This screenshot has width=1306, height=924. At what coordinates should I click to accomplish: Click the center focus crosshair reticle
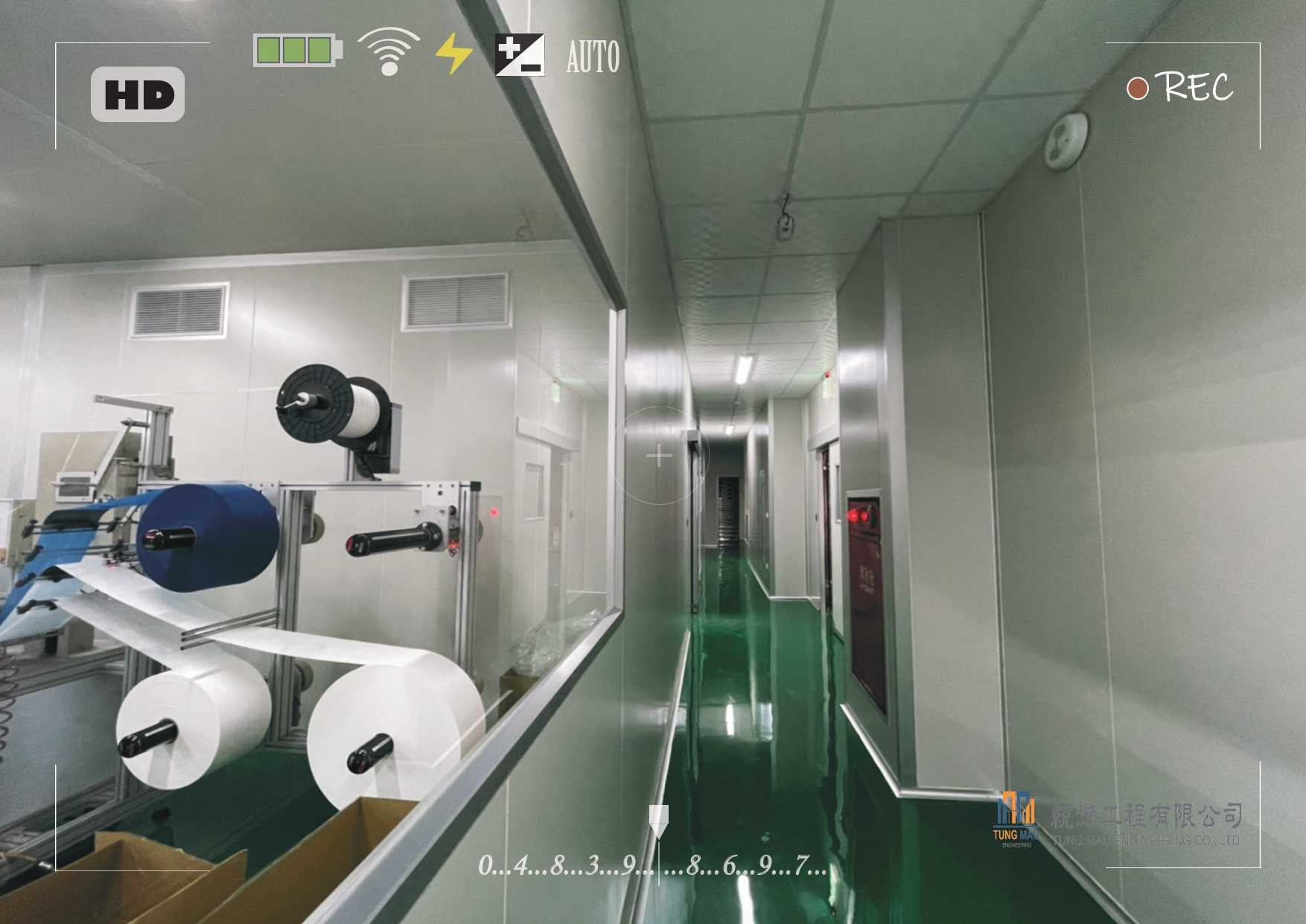click(660, 455)
